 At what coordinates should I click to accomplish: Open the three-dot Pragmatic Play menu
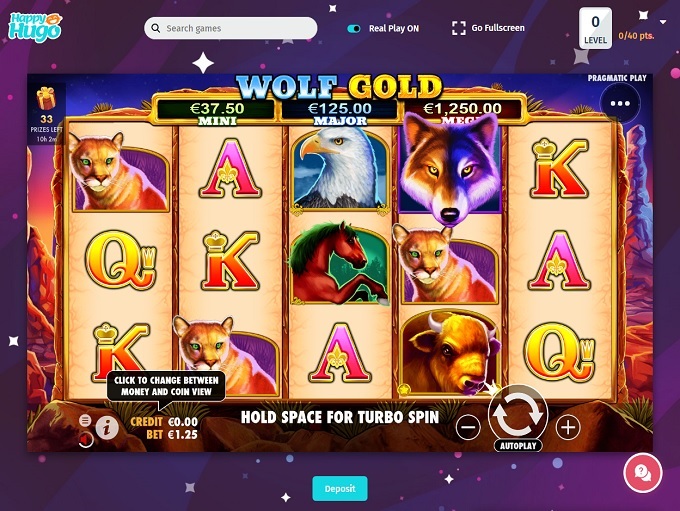[620, 103]
